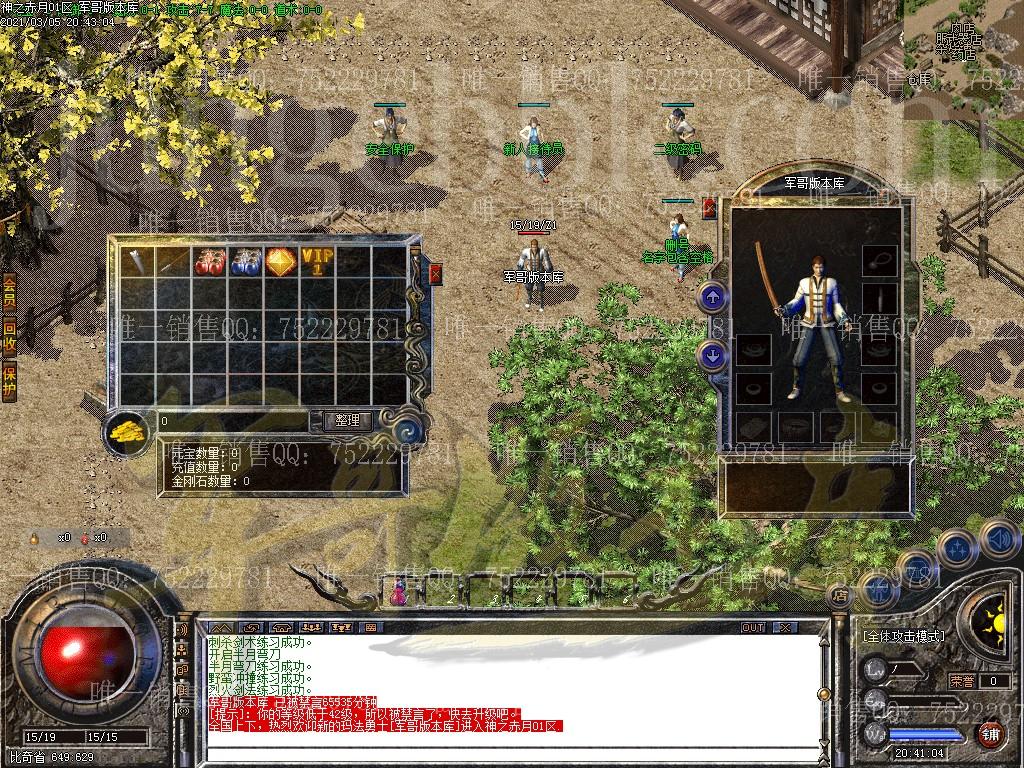
Task: Click the gold coins pile icon
Action: tap(128, 431)
